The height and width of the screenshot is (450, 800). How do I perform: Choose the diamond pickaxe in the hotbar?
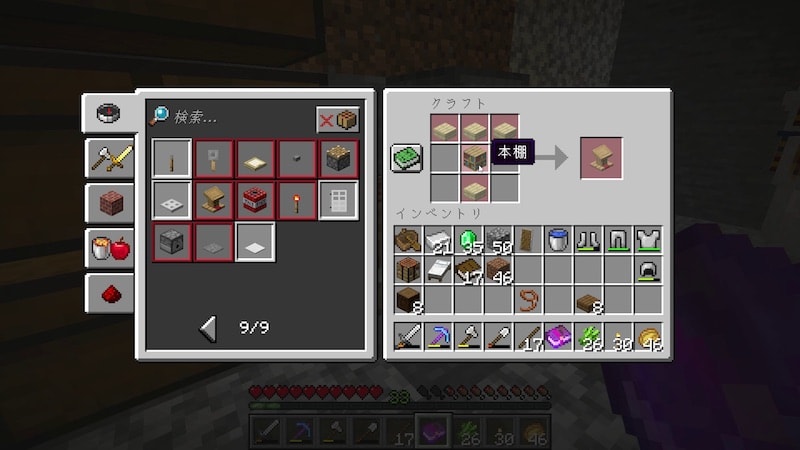[x=438, y=336]
